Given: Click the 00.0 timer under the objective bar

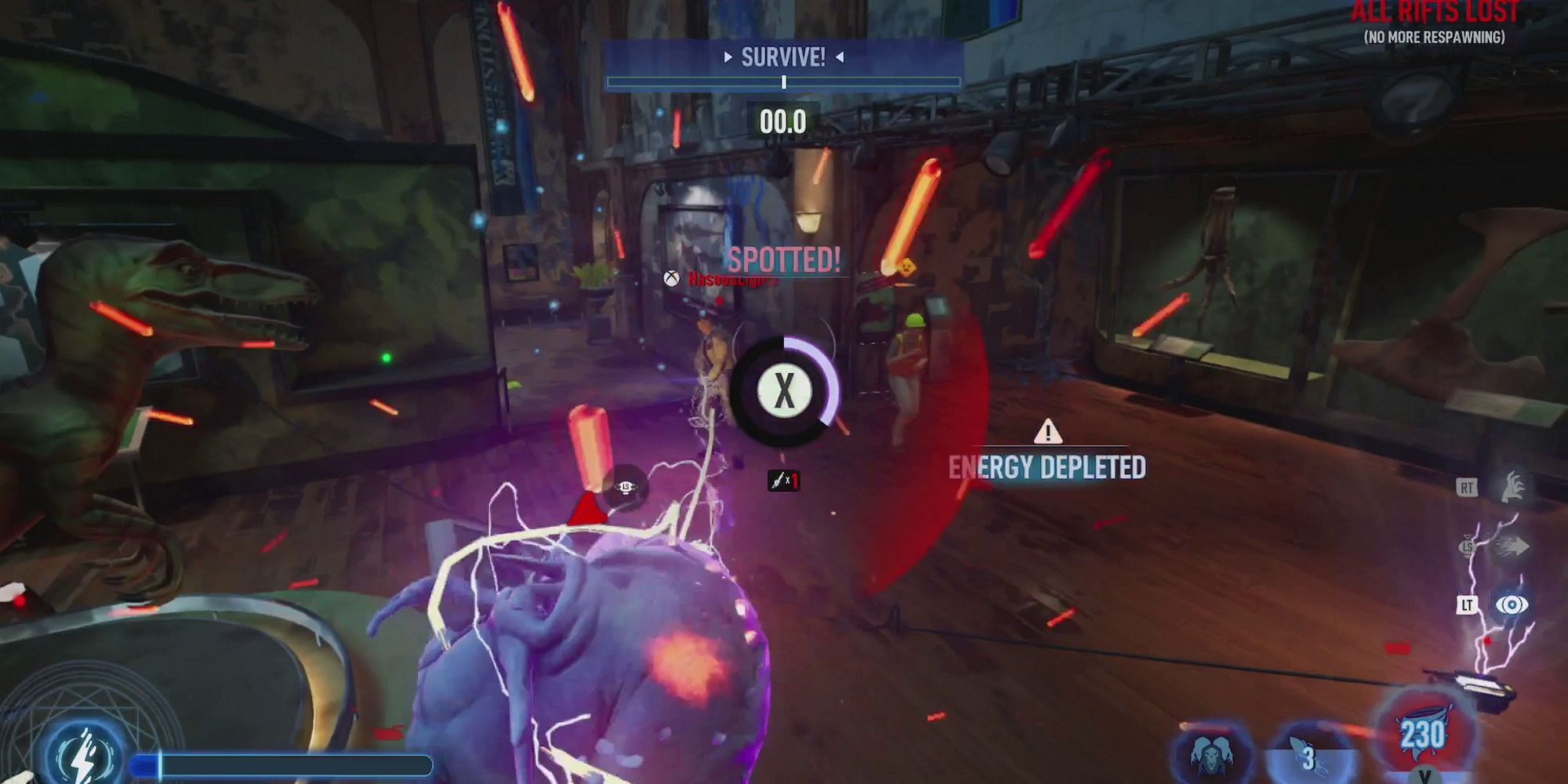Looking at the screenshot, I should click(782, 121).
